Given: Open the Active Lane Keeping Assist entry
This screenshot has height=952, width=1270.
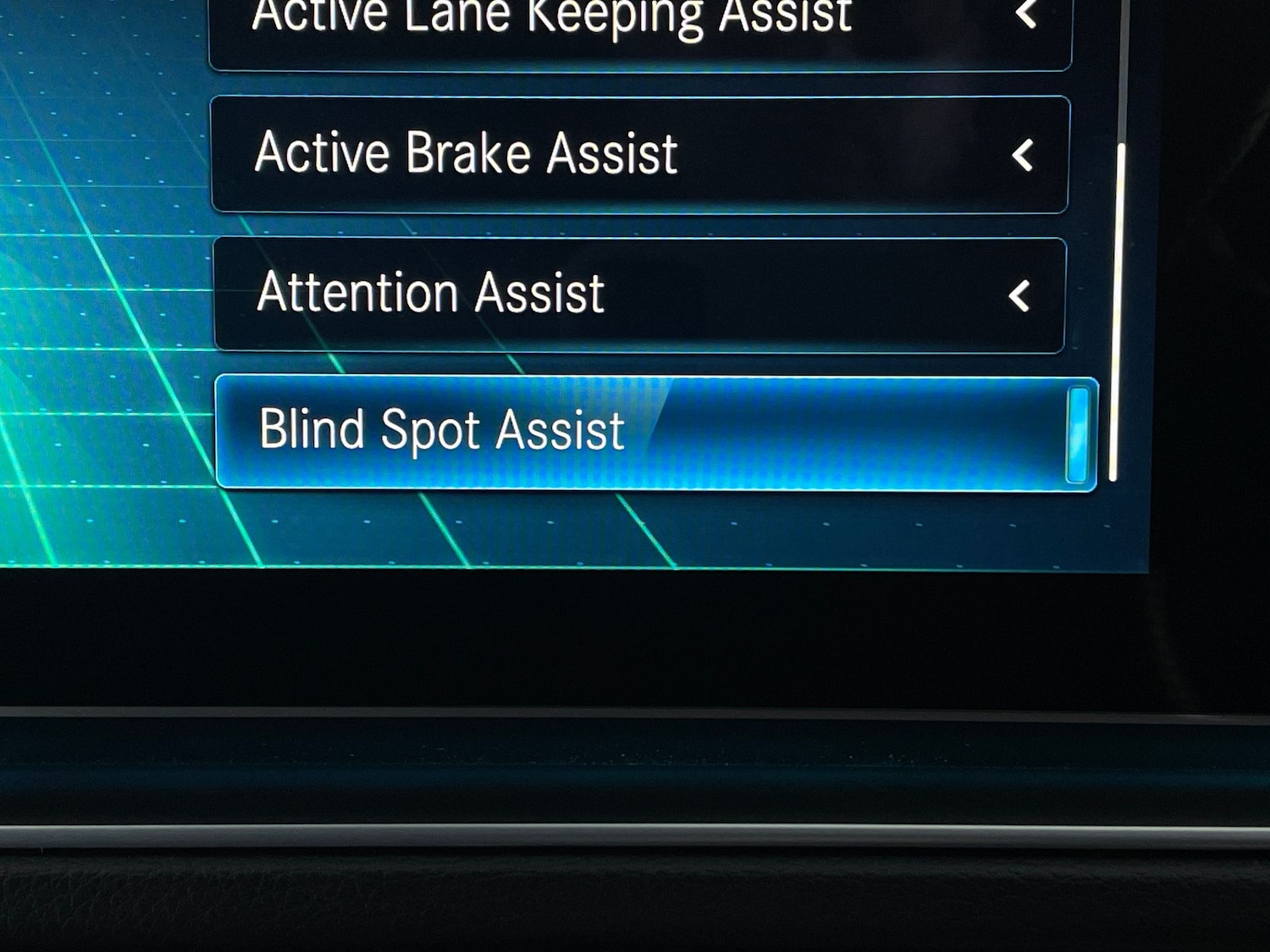Looking at the screenshot, I should click(x=639, y=30).
